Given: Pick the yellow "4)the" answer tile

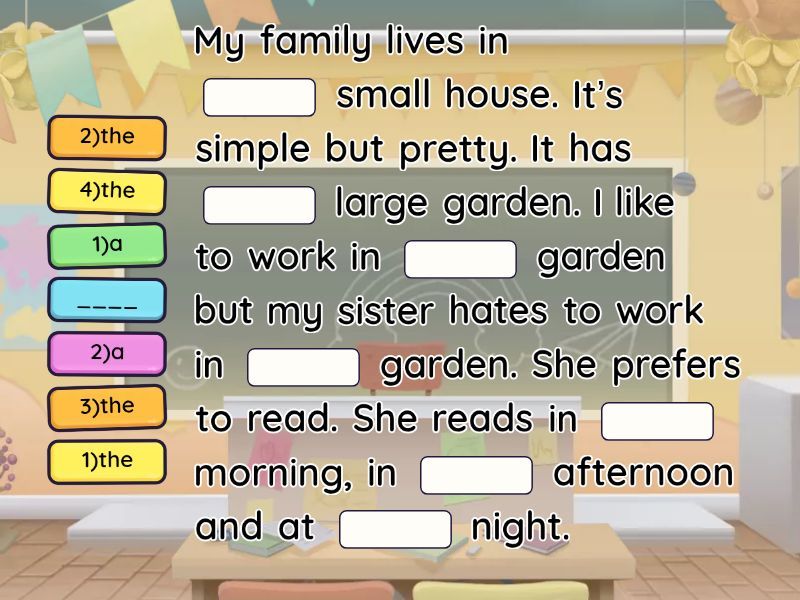Looking at the screenshot, I should [107, 191].
